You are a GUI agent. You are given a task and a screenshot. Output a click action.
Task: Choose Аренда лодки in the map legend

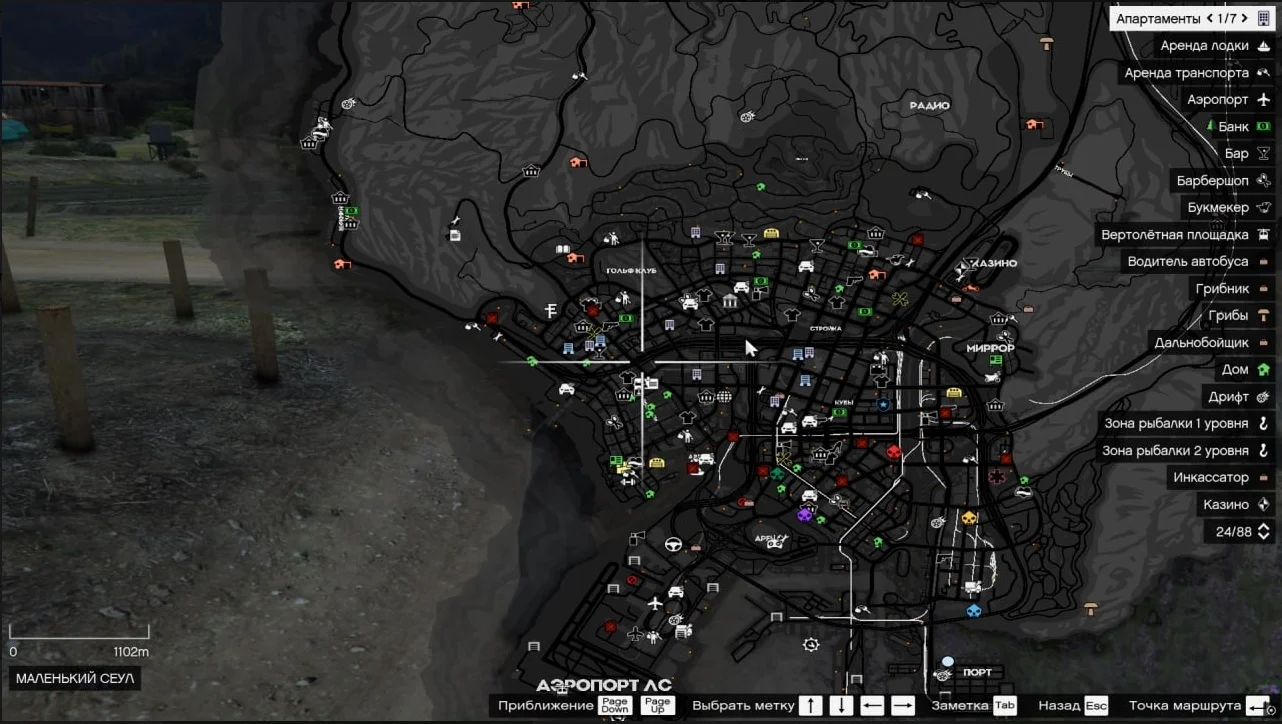pos(1204,46)
